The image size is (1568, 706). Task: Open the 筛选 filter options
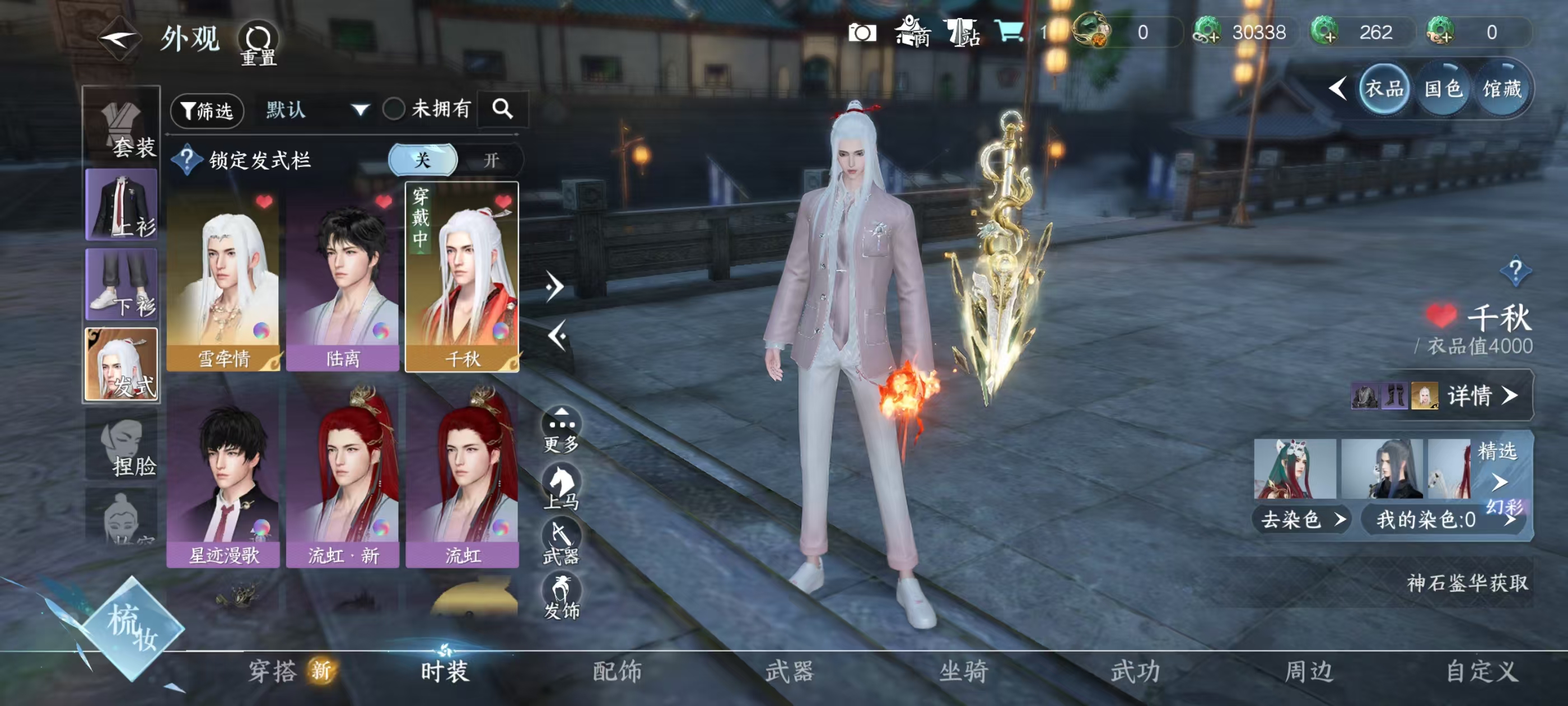pos(207,110)
